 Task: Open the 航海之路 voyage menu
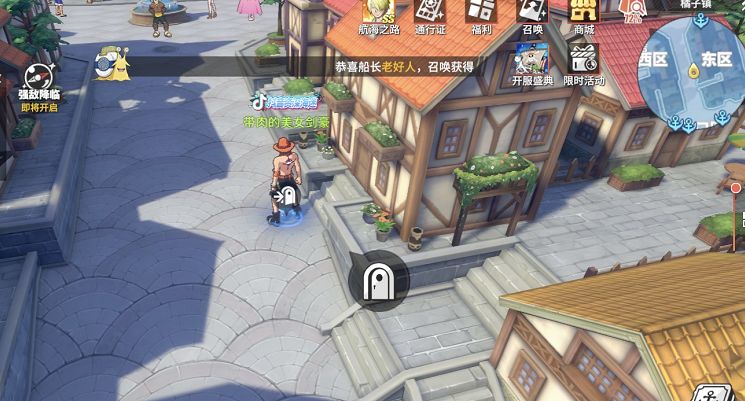376,15
